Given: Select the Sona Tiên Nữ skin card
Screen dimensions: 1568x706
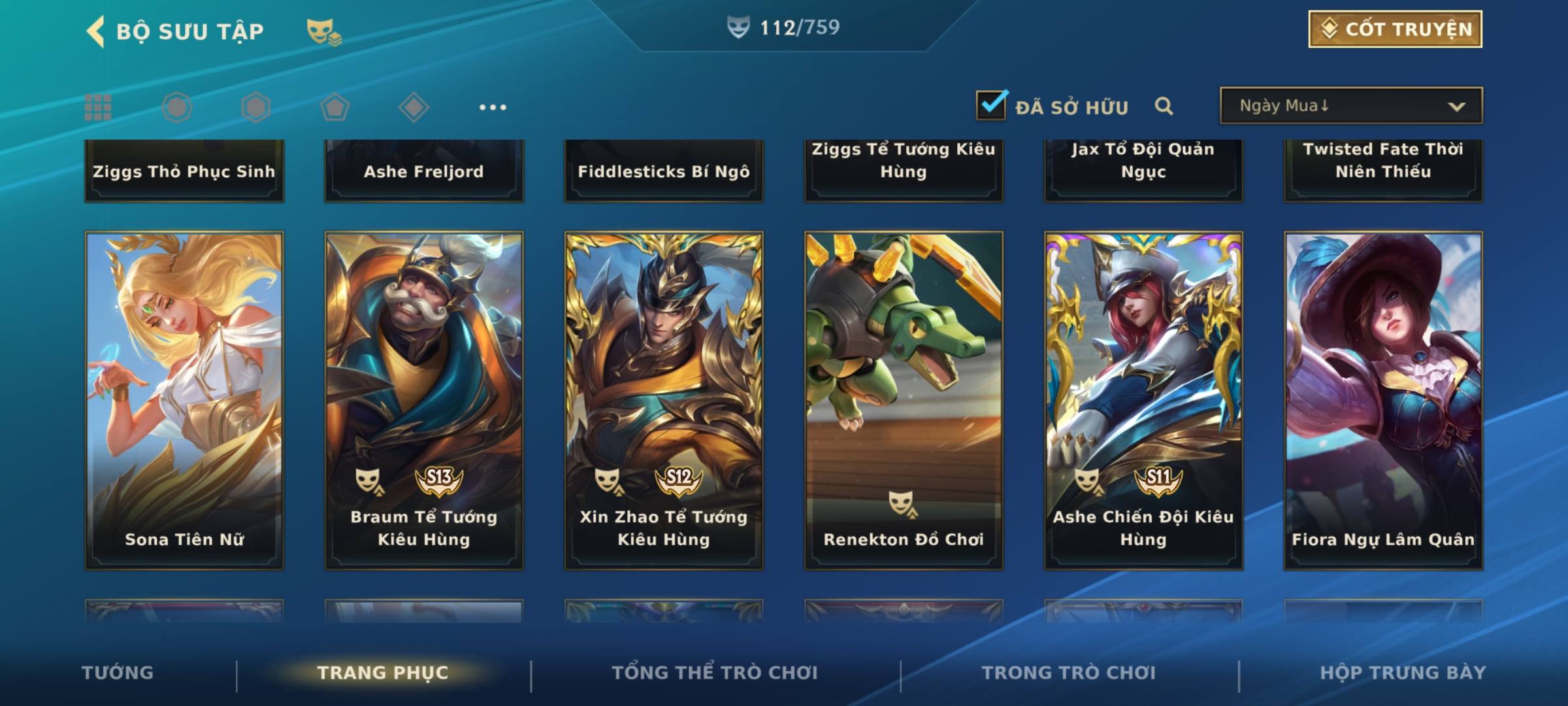Looking at the screenshot, I should [184, 400].
